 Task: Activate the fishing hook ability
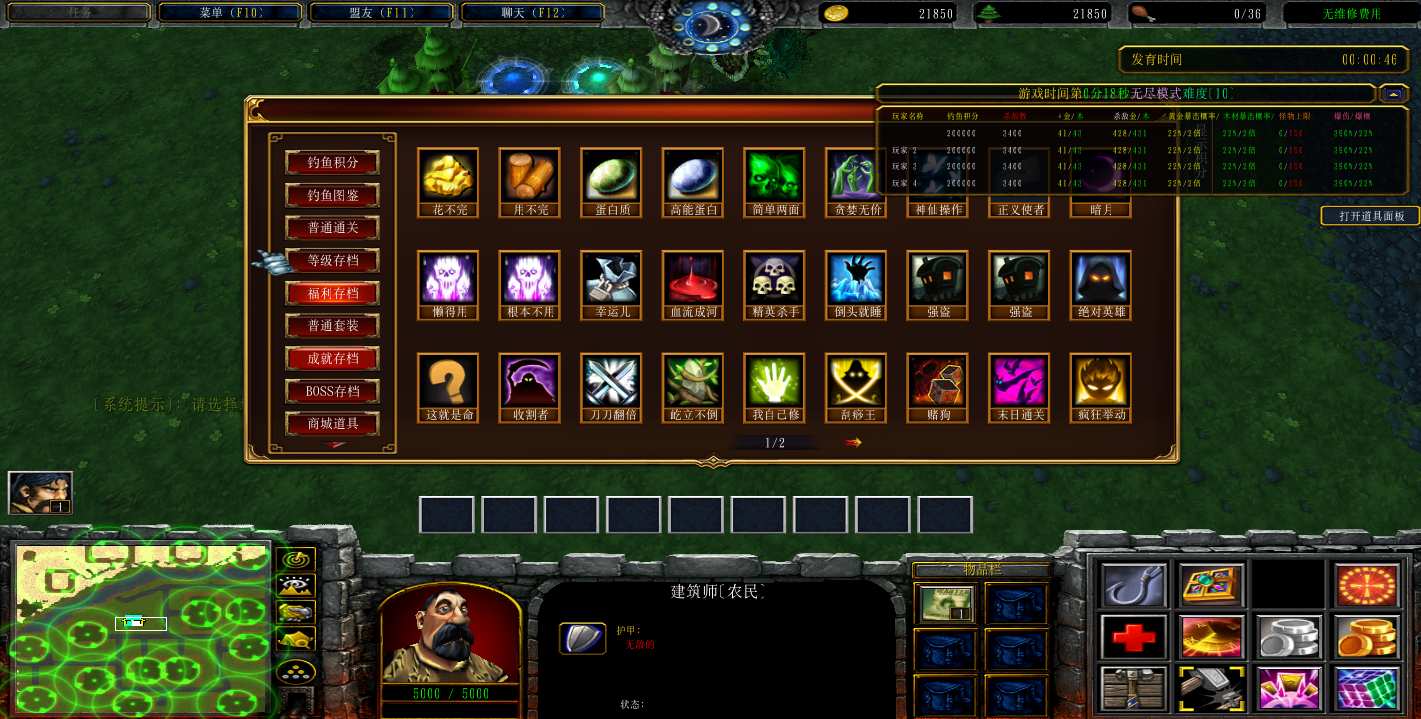pyautogui.click(x=1133, y=586)
